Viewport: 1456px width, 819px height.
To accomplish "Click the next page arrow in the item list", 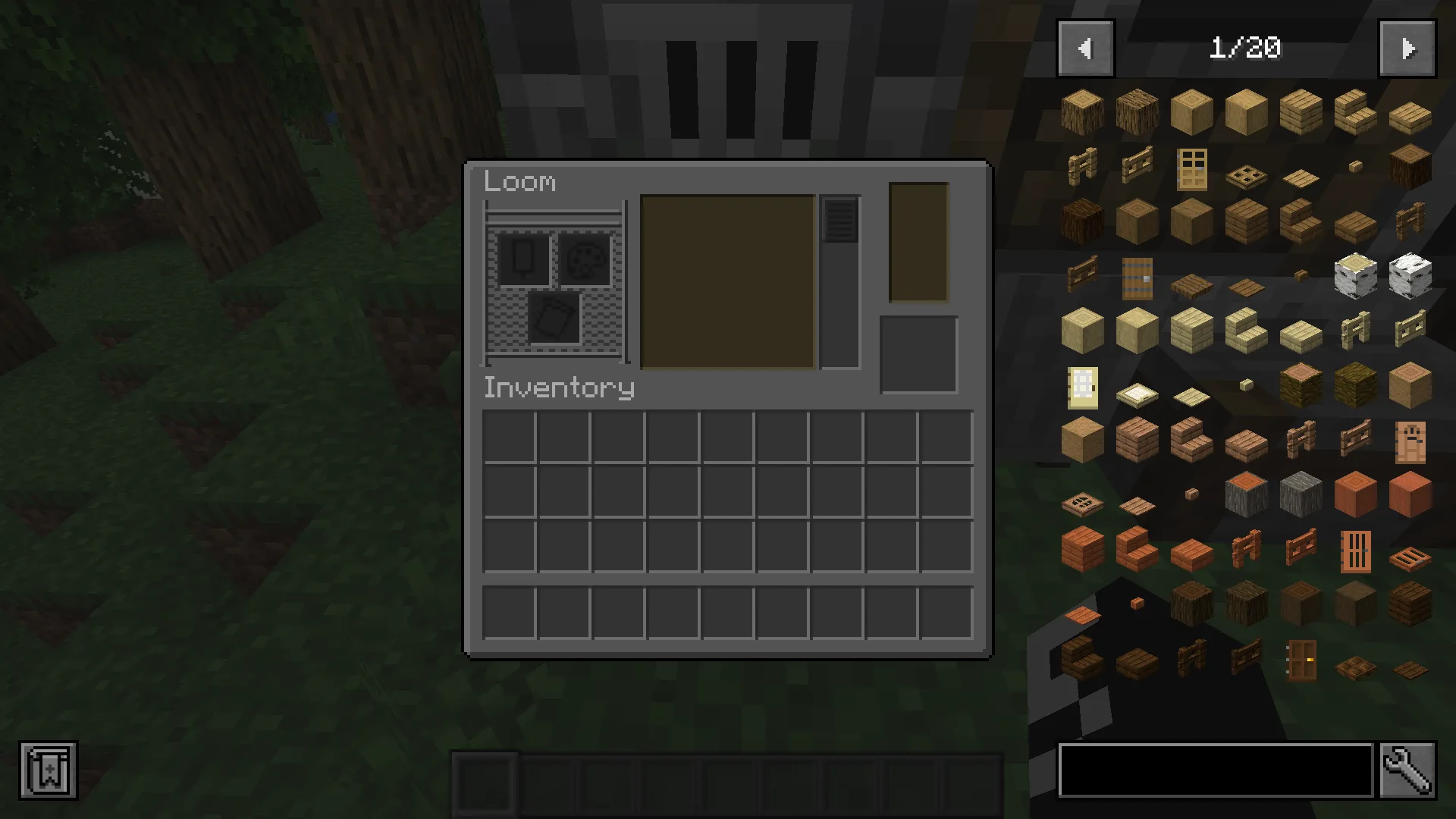I will pos(1407,48).
